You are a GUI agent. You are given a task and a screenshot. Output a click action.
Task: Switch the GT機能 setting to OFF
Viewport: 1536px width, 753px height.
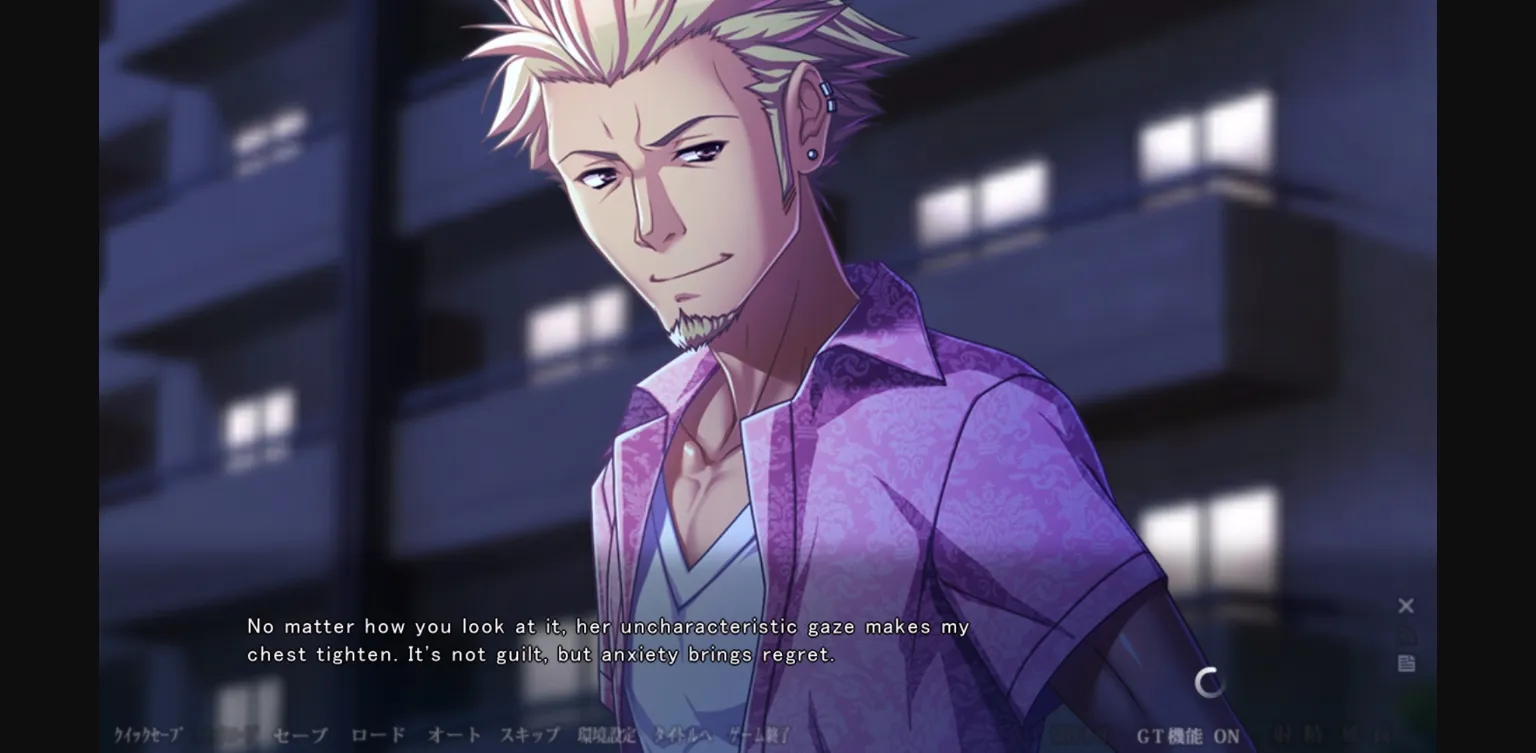tap(1187, 736)
